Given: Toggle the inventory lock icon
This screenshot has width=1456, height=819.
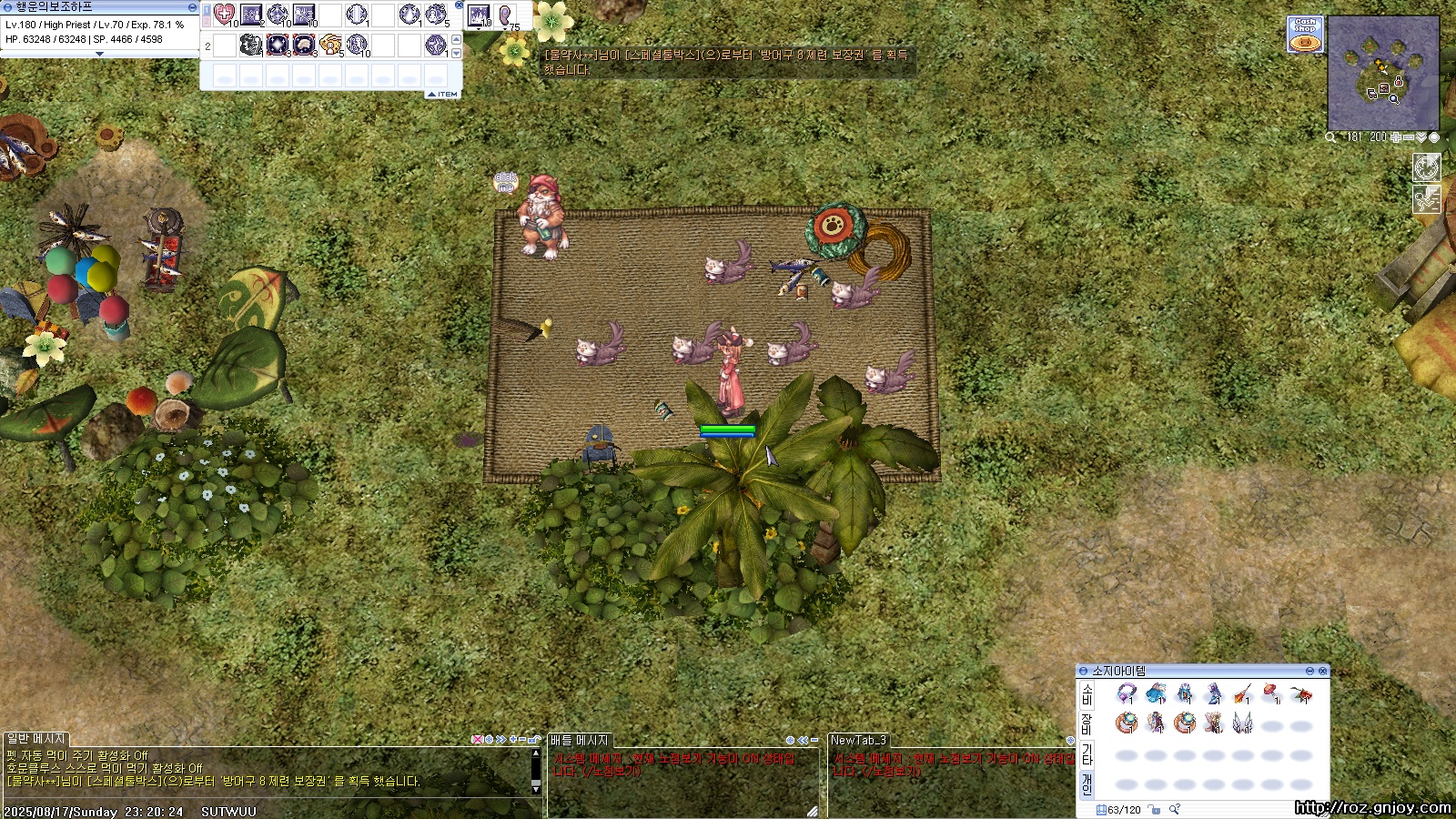Looking at the screenshot, I should (1154, 809).
